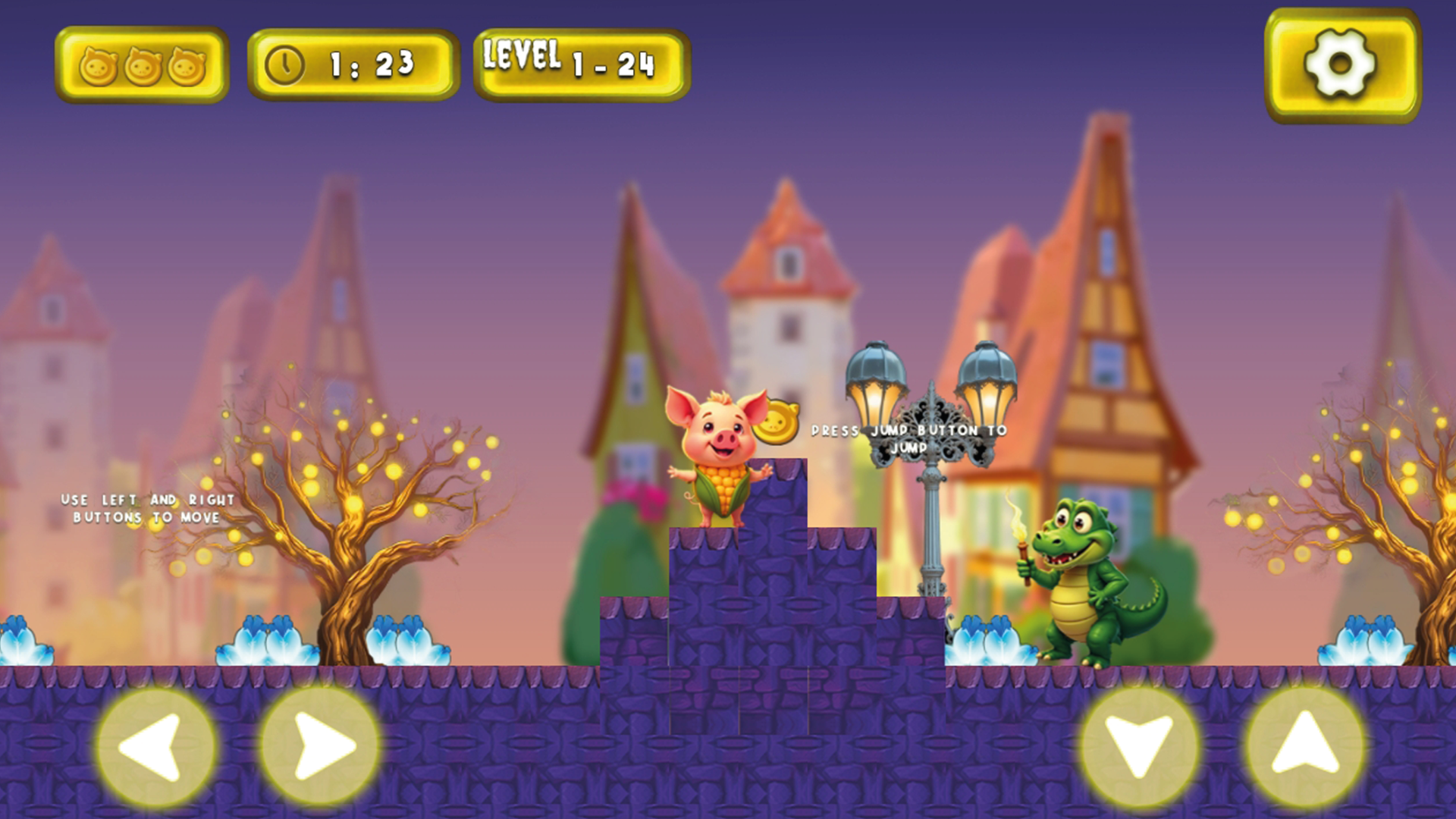
Task: Click the 'USE LEFT AND RIGHT BUTTONS' hint text
Action: [x=148, y=510]
